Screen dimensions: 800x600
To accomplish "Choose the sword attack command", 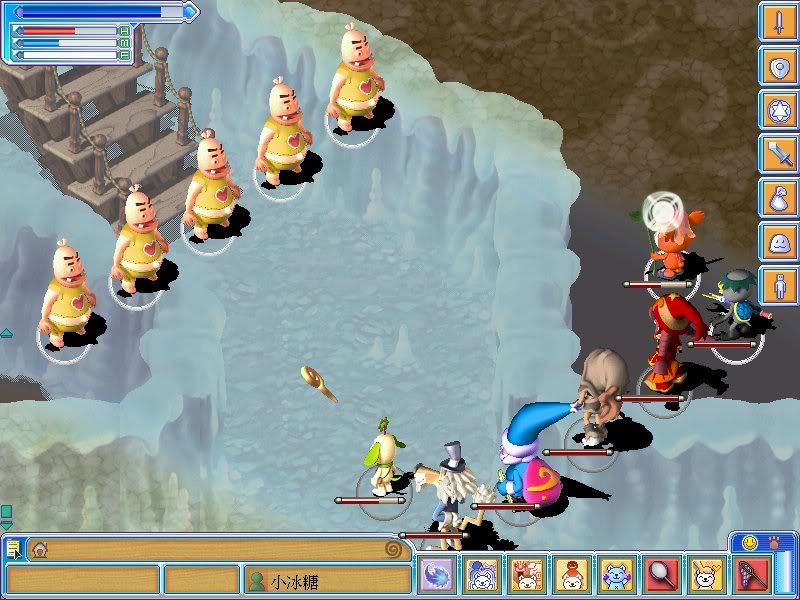I will [x=777, y=22].
